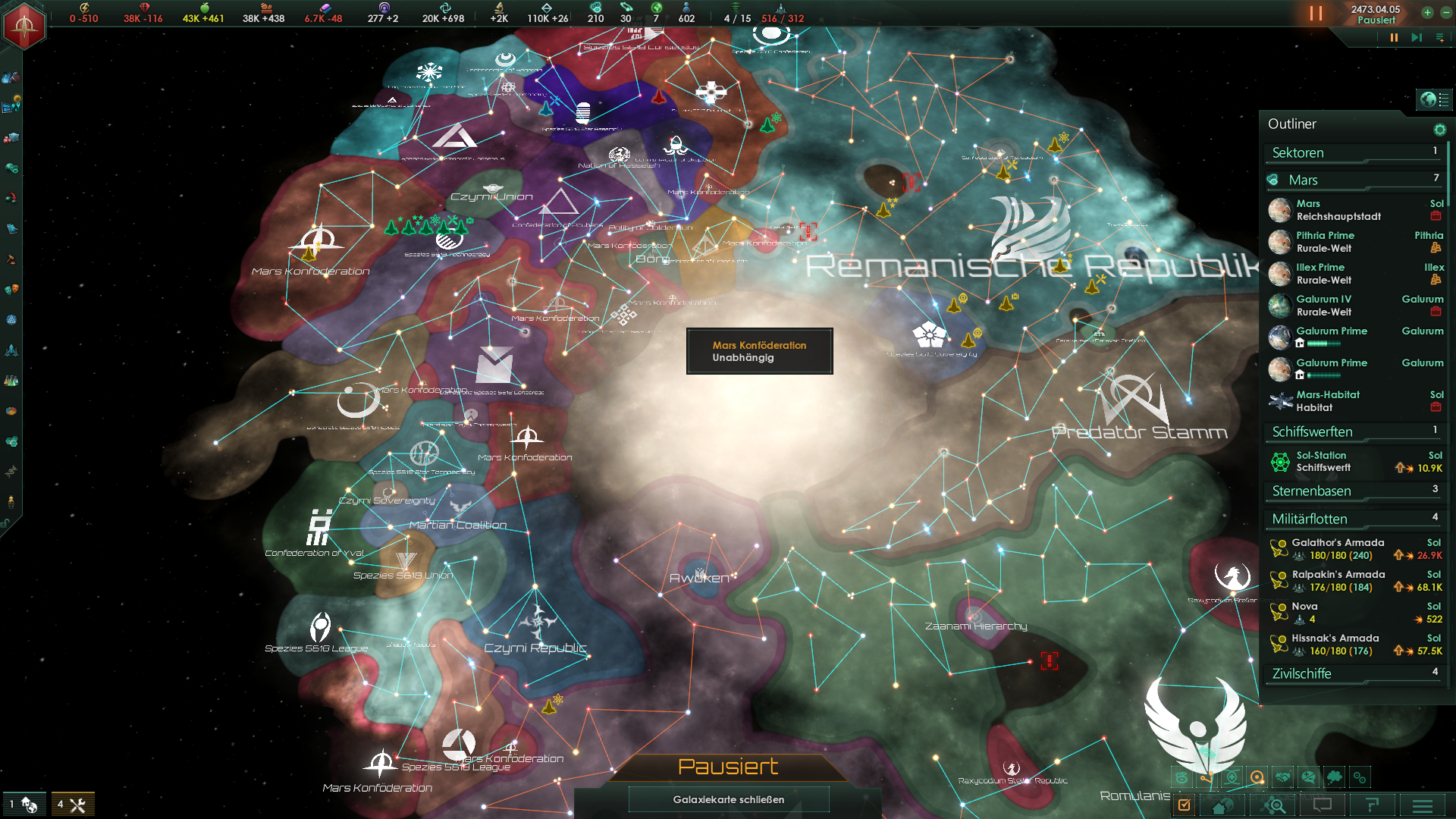Open the main menu hamburger button

1422,805
